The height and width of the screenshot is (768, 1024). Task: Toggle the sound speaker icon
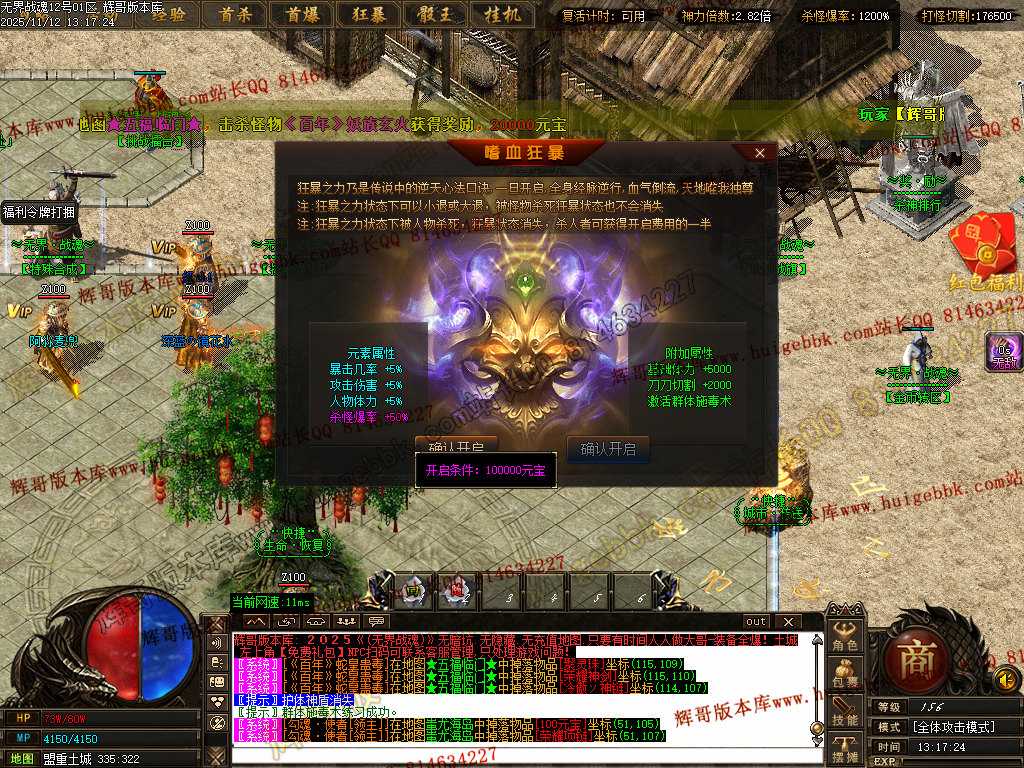coord(1007,680)
